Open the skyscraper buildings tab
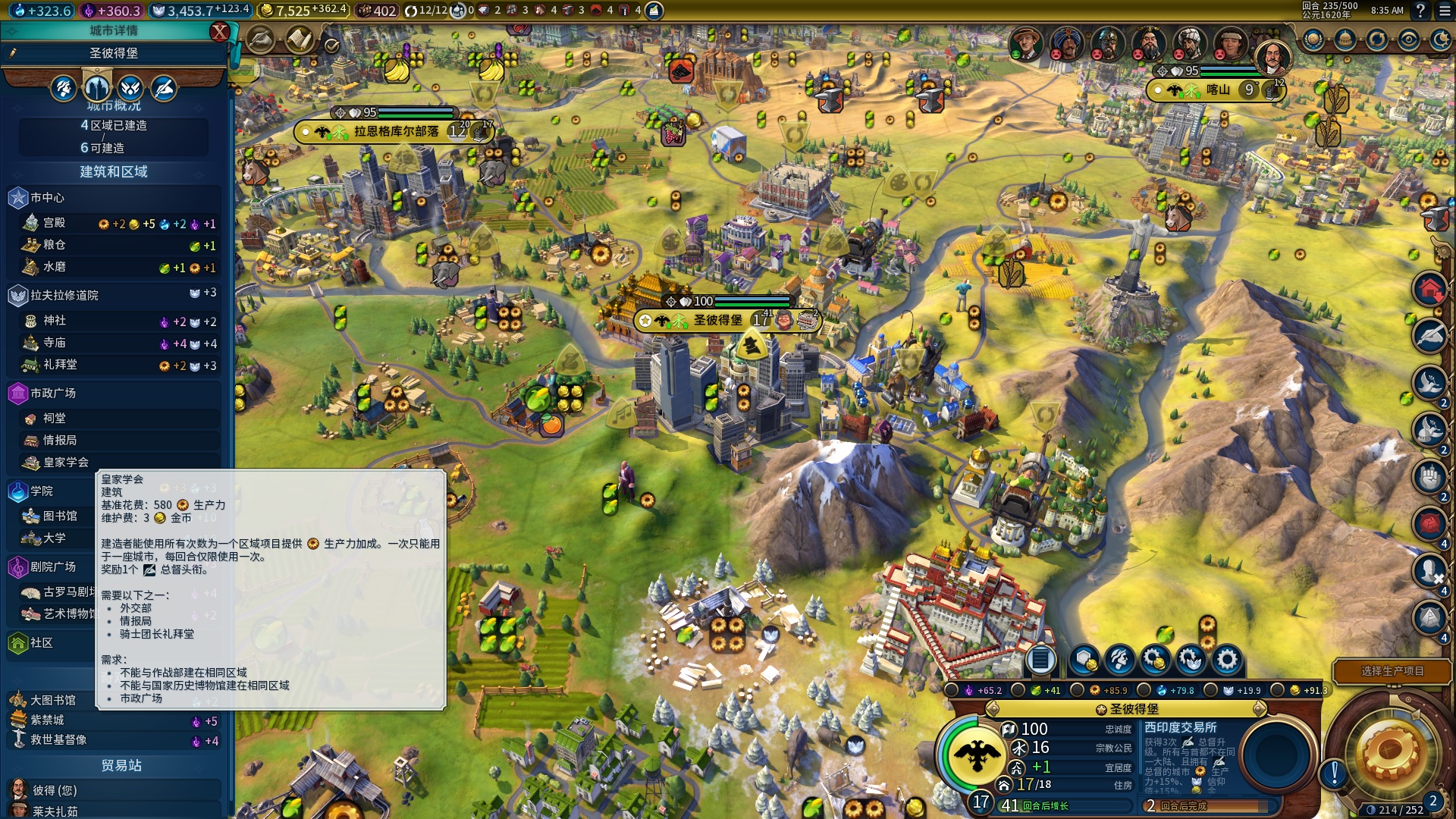Viewport: 1456px width, 819px height. [x=97, y=89]
